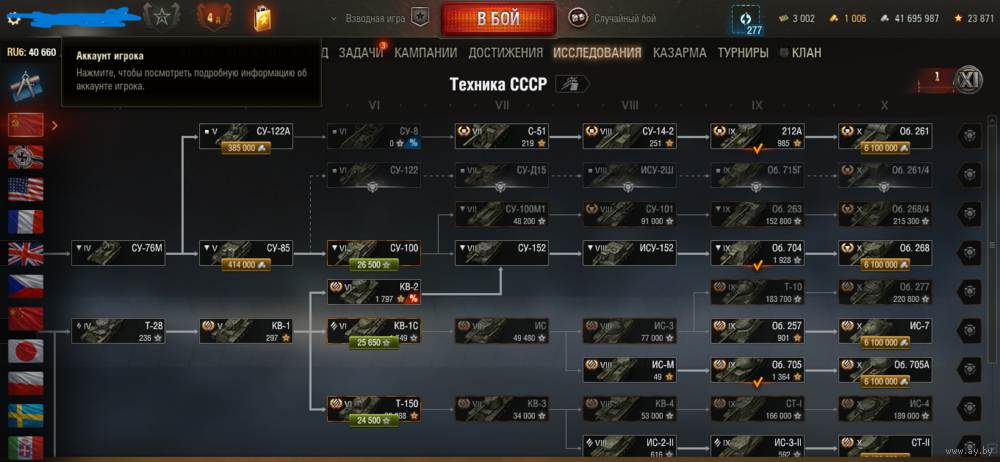Click the ИСУ-152 tank destroyer node
Image resolution: width=1000 pixels, height=462 pixels.
[x=629, y=253]
